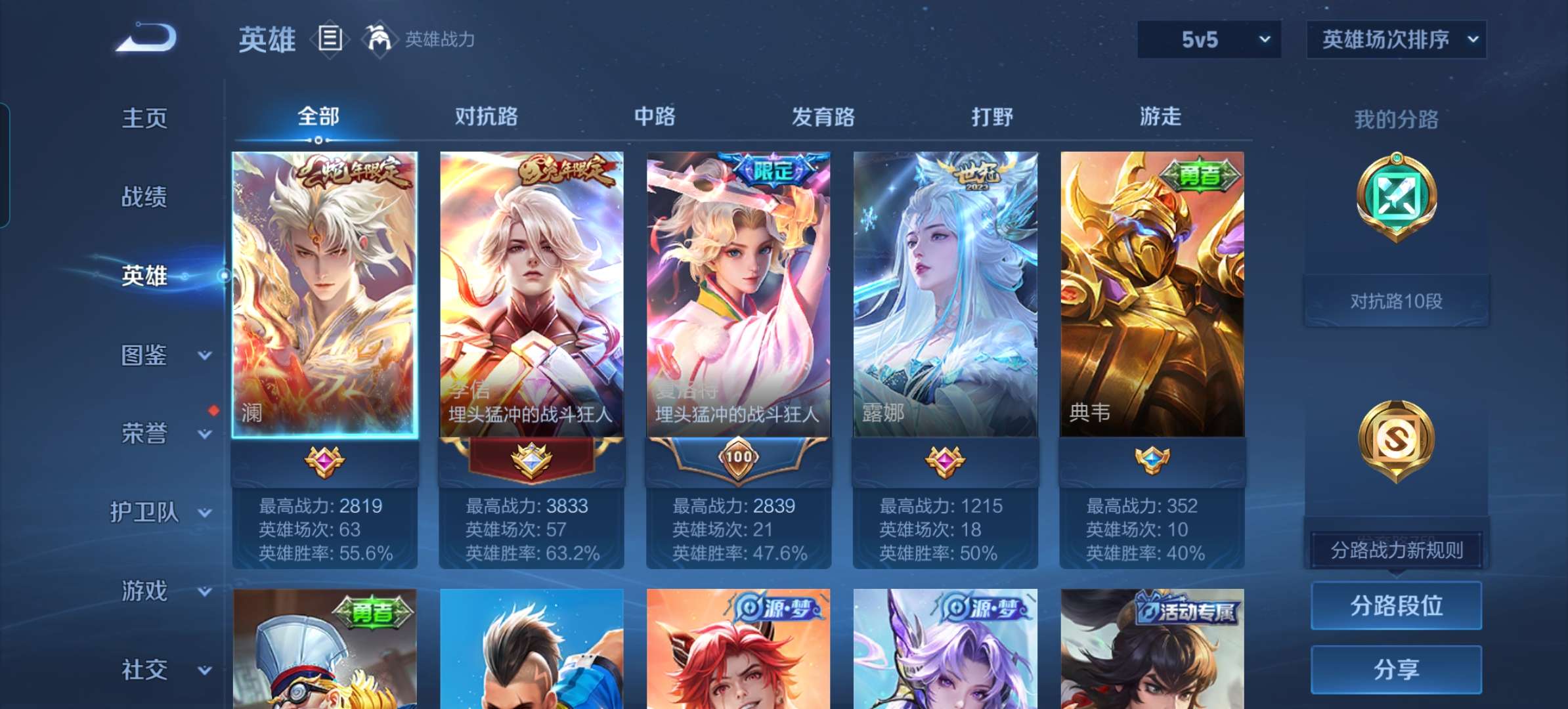Click the red proficiency emblem under 李信

532,460
